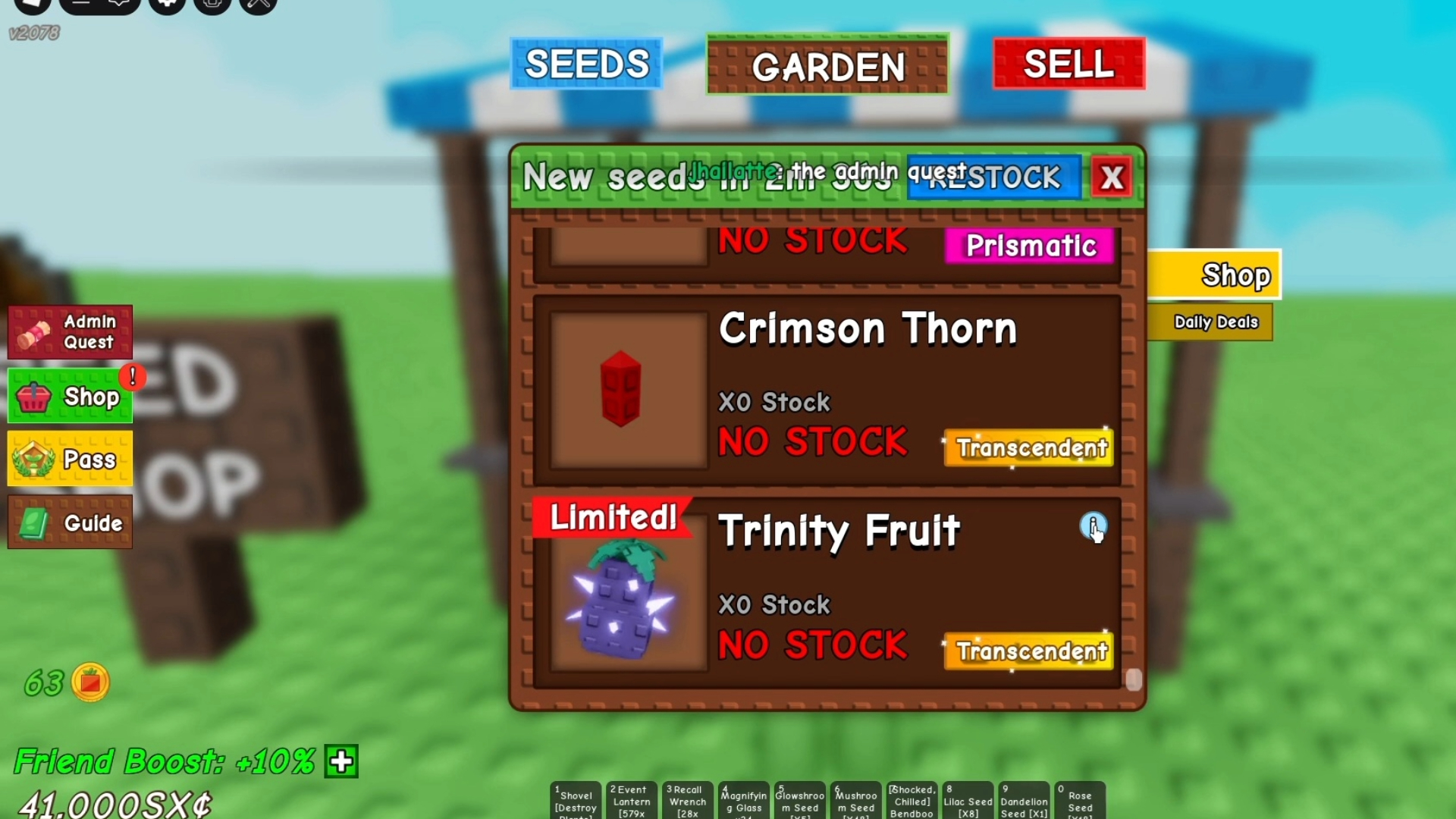
Task: Equip the Magnifying Glass
Action: tap(743, 800)
